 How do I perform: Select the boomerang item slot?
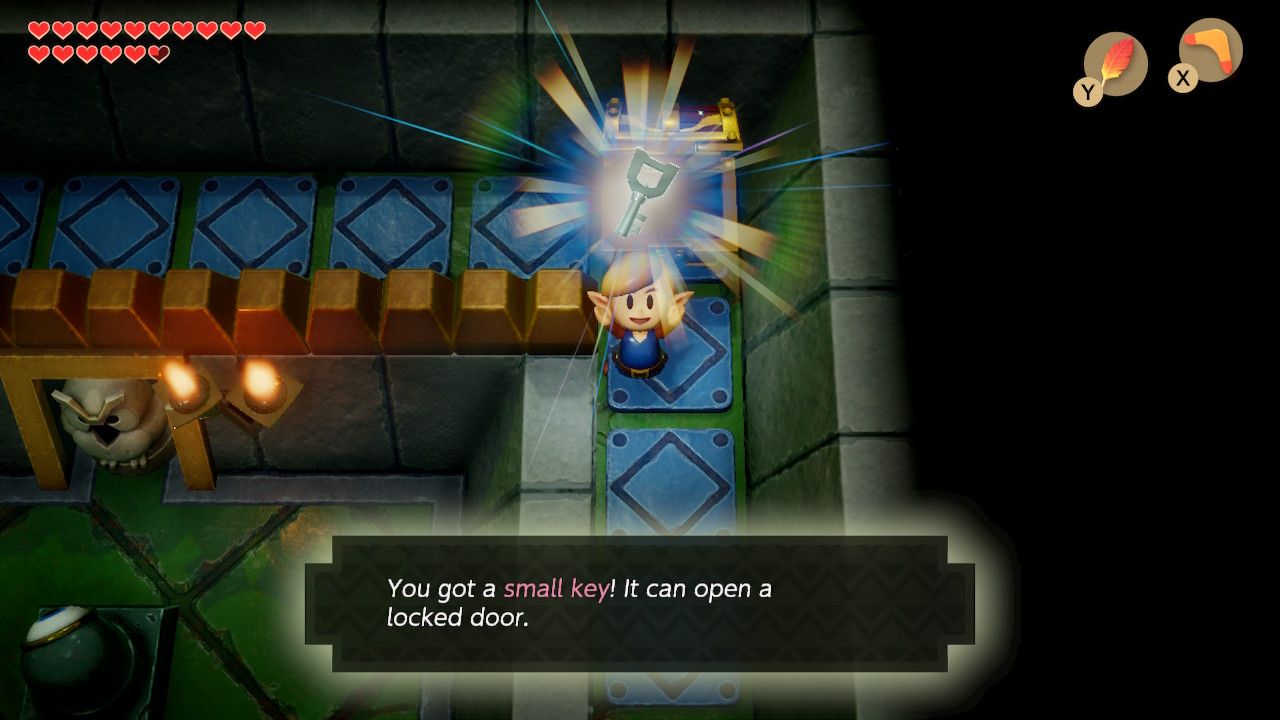tap(1209, 51)
